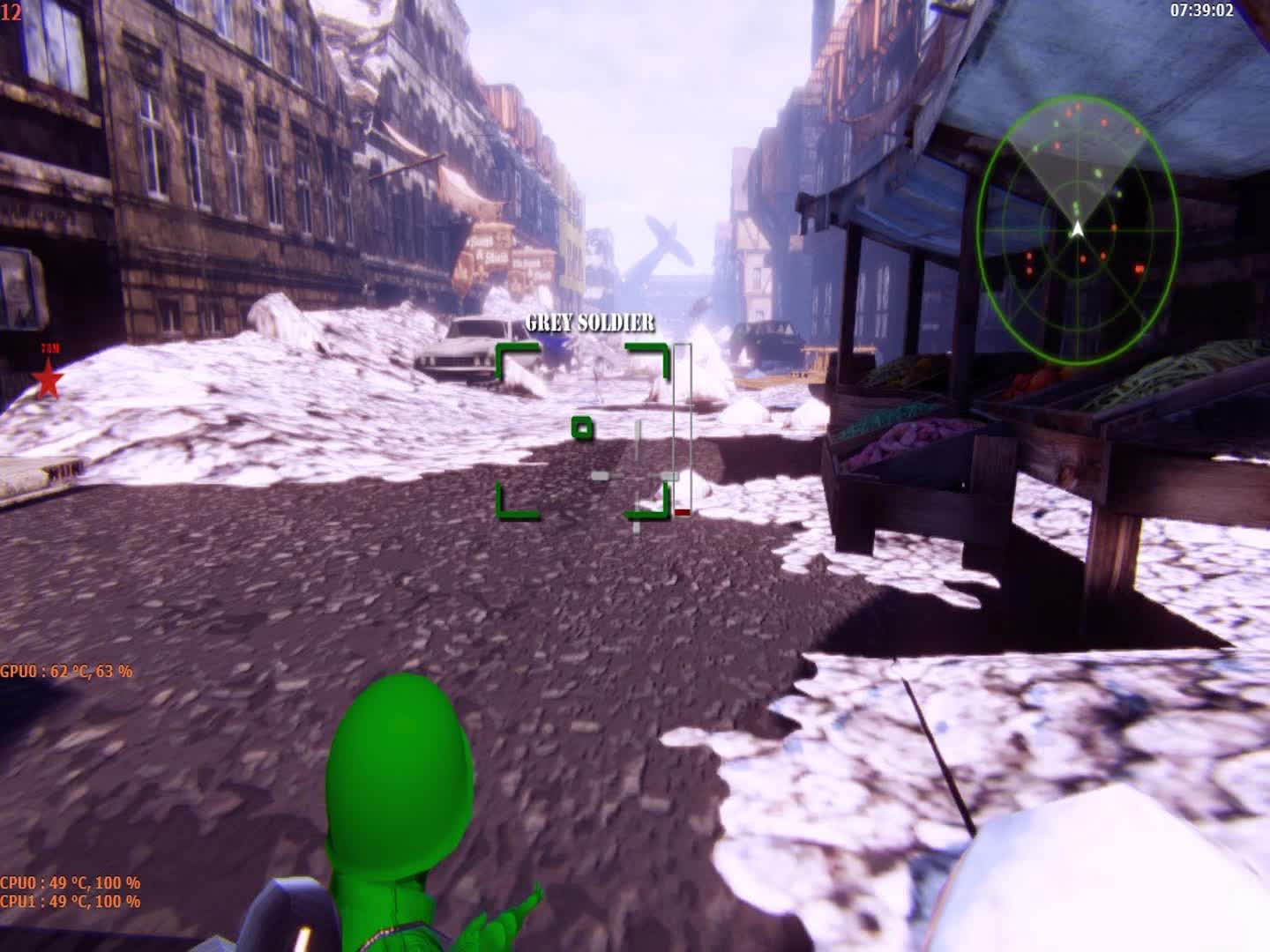Click the circle at the center of the crosshair

[x=582, y=428]
